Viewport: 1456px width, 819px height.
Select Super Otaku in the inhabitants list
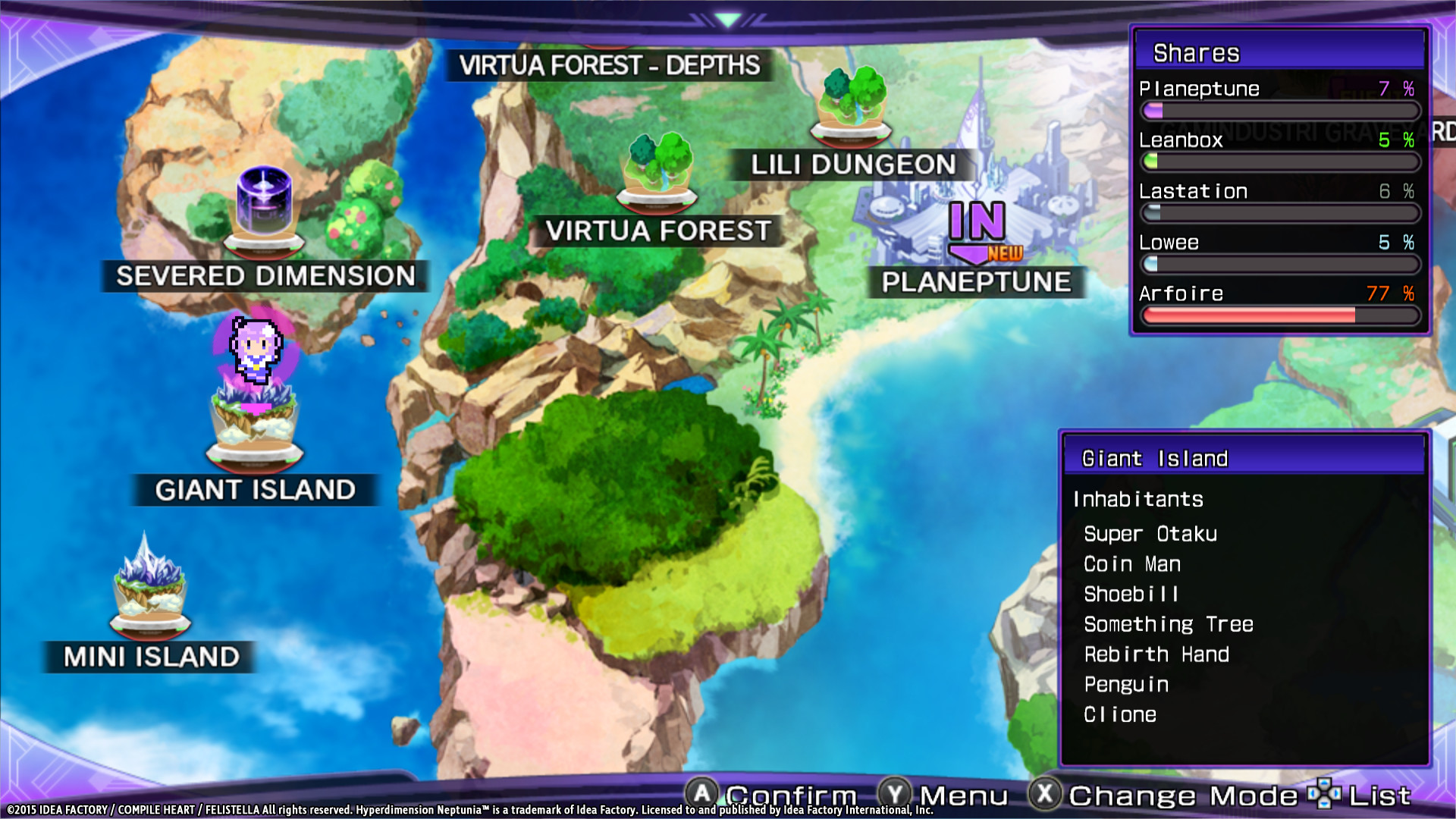tap(1150, 533)
